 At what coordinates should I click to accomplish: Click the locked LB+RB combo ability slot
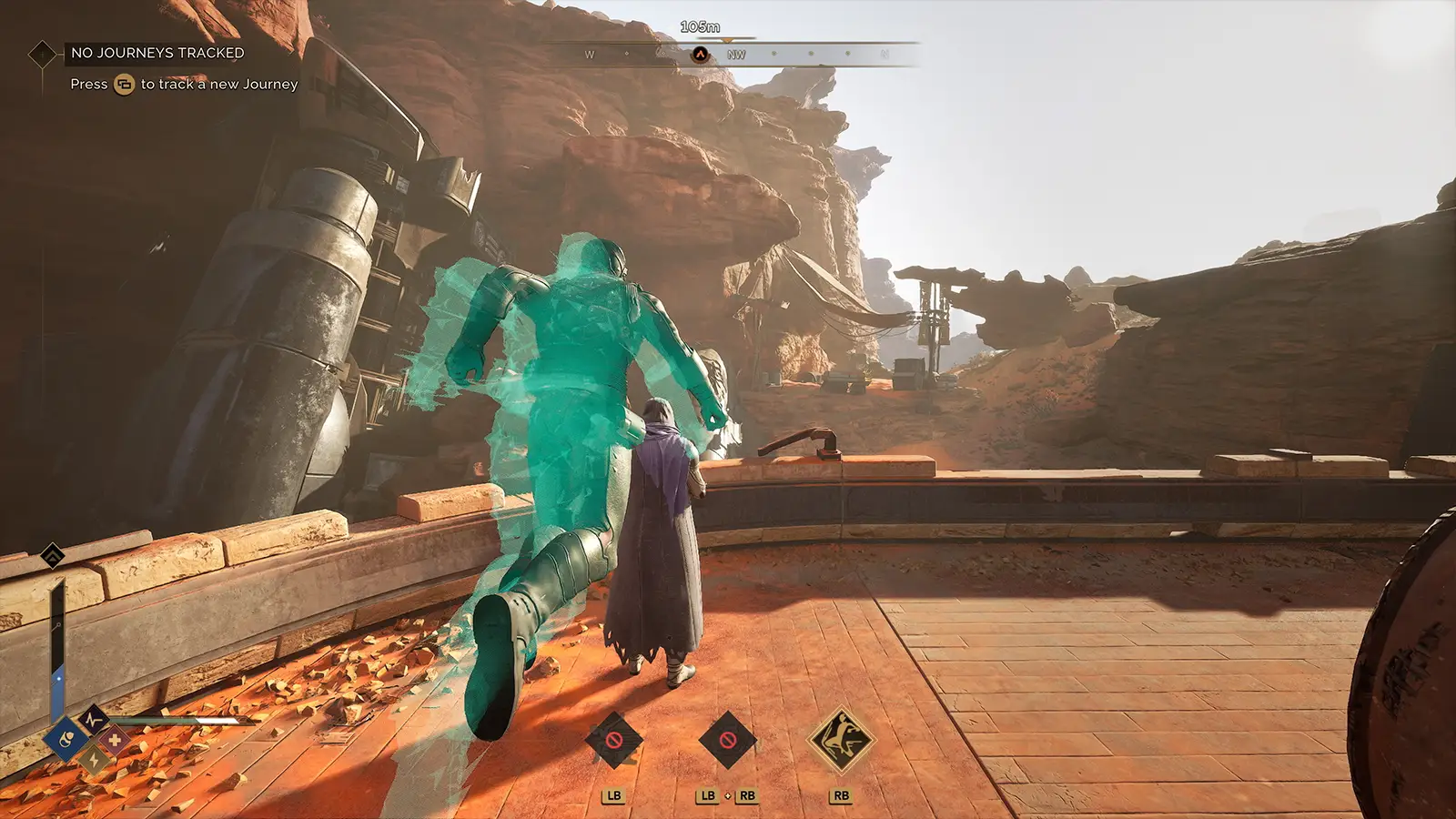[x=728, y=740]
